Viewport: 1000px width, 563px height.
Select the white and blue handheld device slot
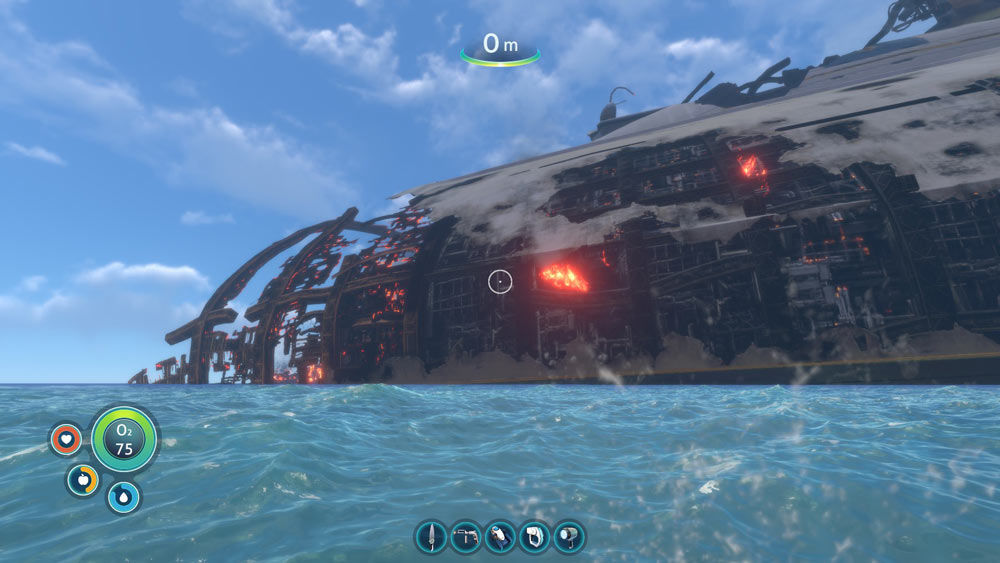pos(500,537)
